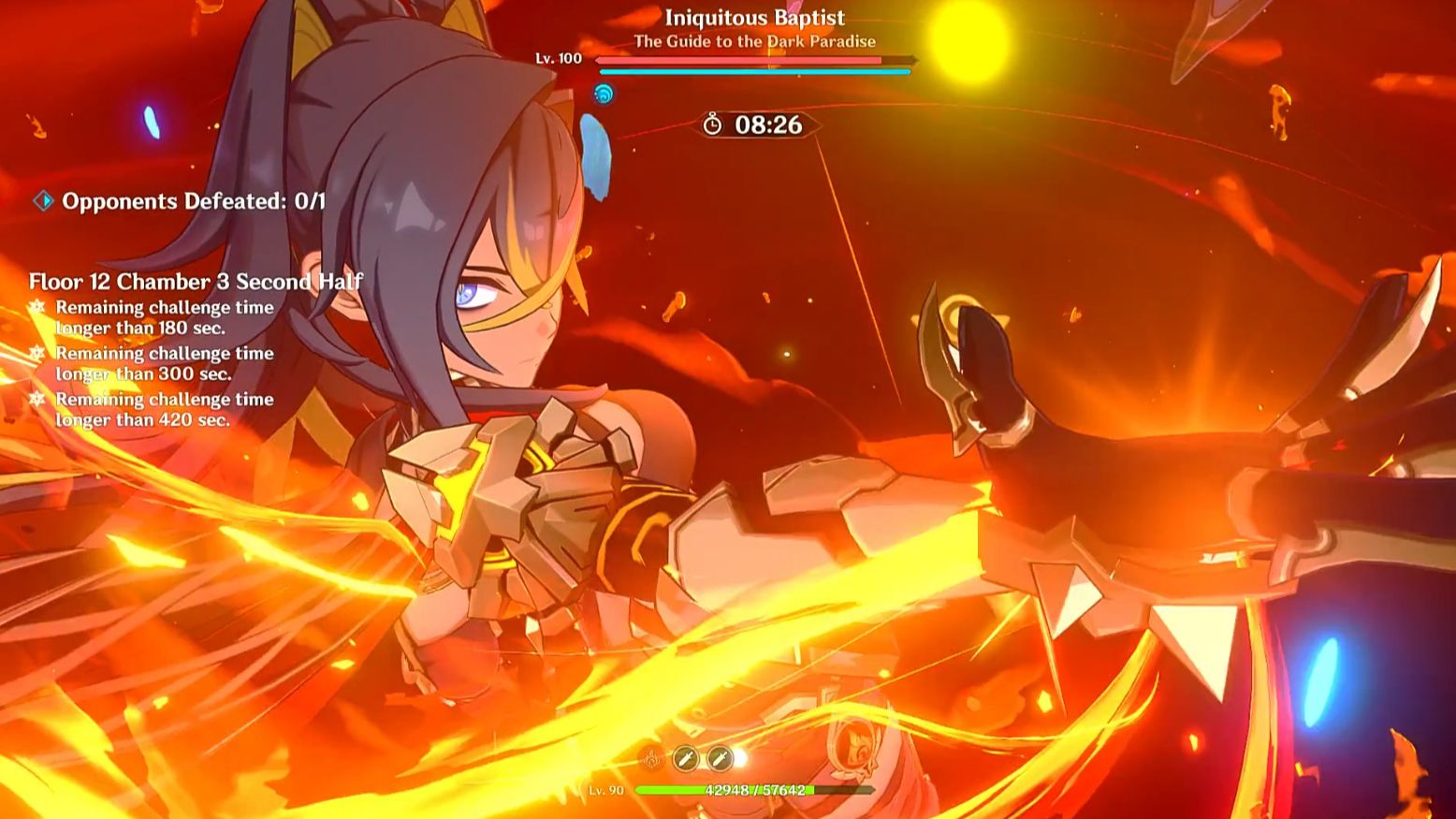Click the stopwatch icon beside the 08:26 timer

pos(711,123)
